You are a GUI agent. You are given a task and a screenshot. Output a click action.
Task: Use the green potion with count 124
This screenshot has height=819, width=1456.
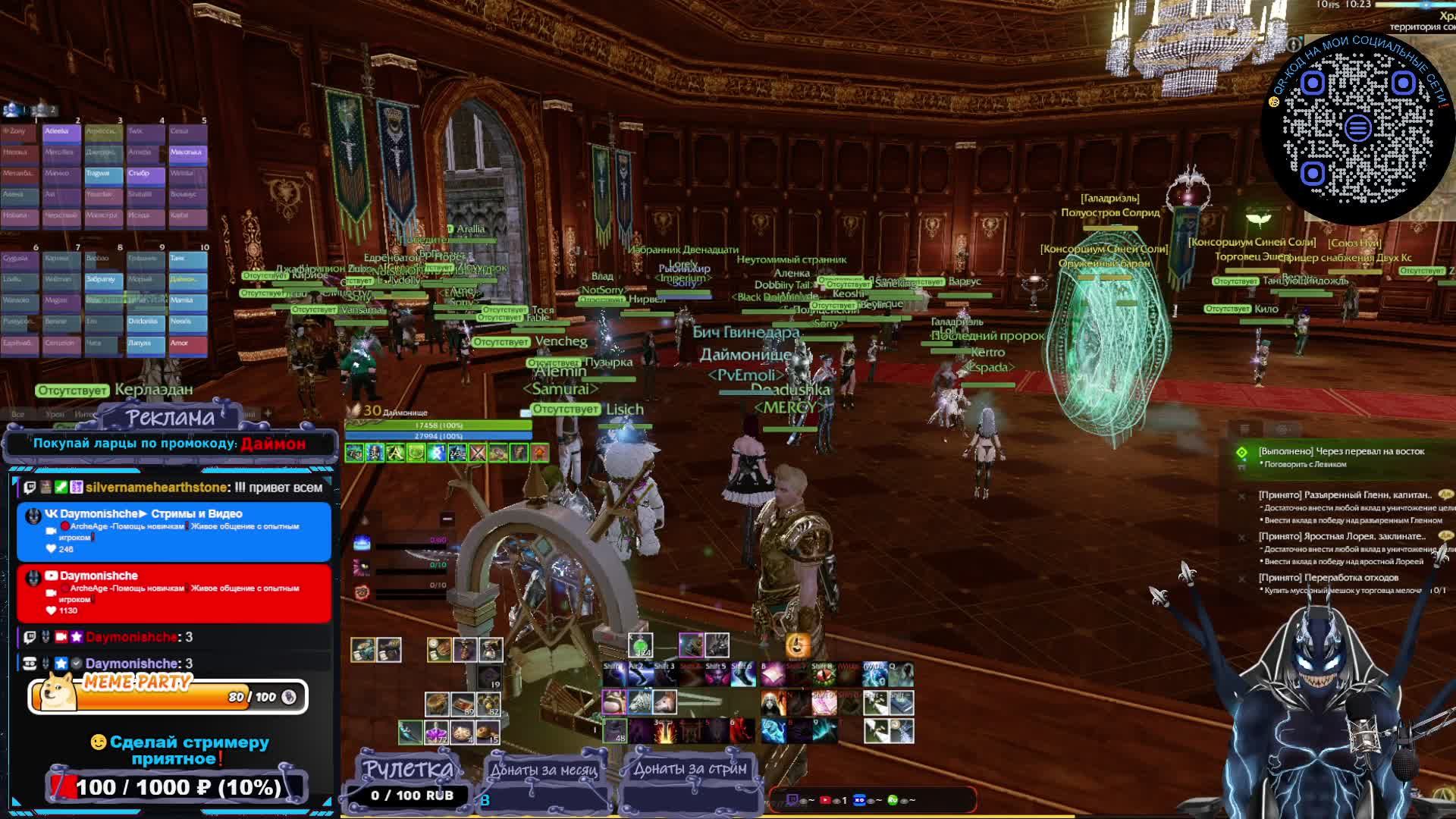641,645
